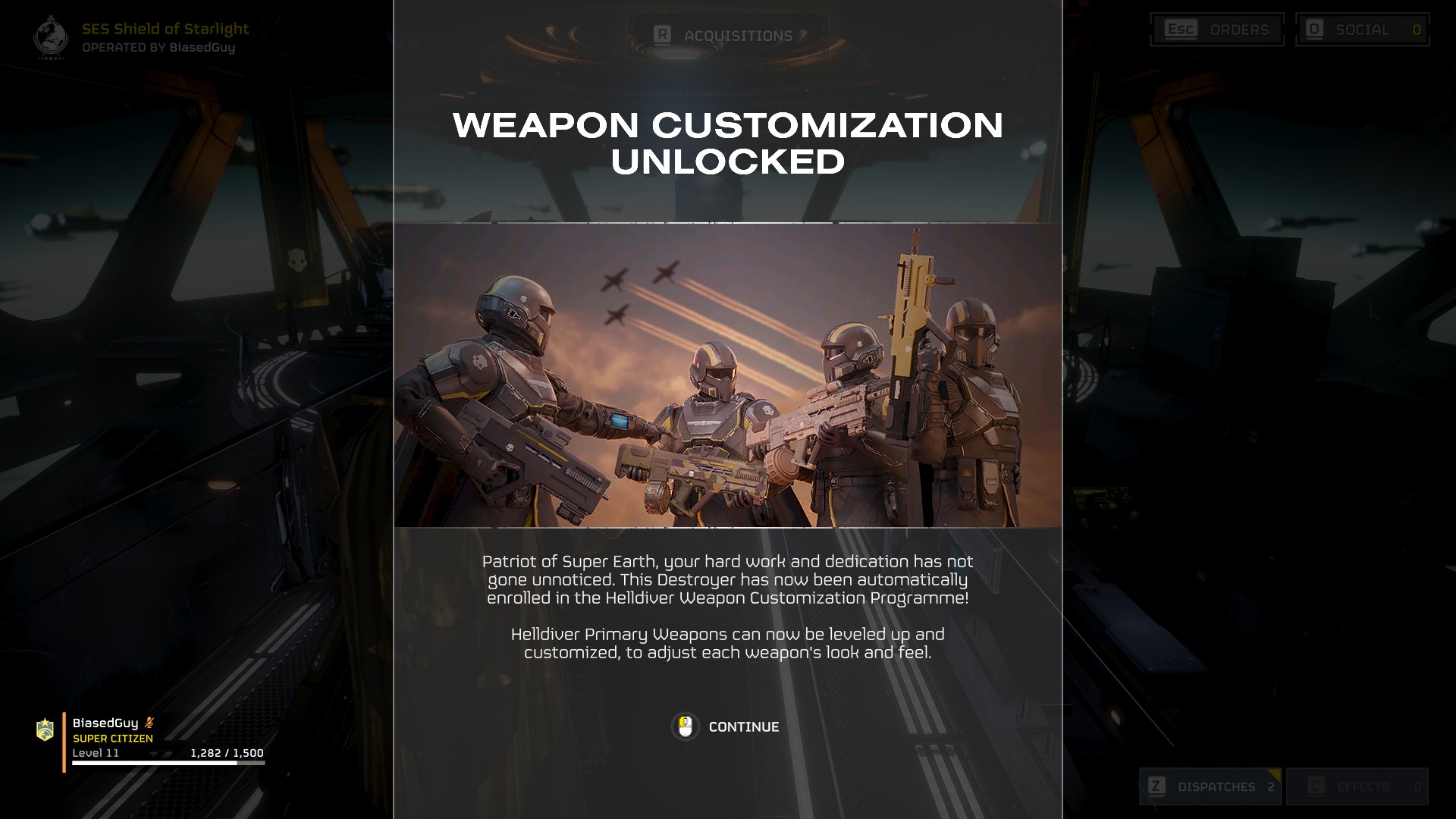Open the Dispatches list
The image size is (1456, 819).
click(1211, 787)
